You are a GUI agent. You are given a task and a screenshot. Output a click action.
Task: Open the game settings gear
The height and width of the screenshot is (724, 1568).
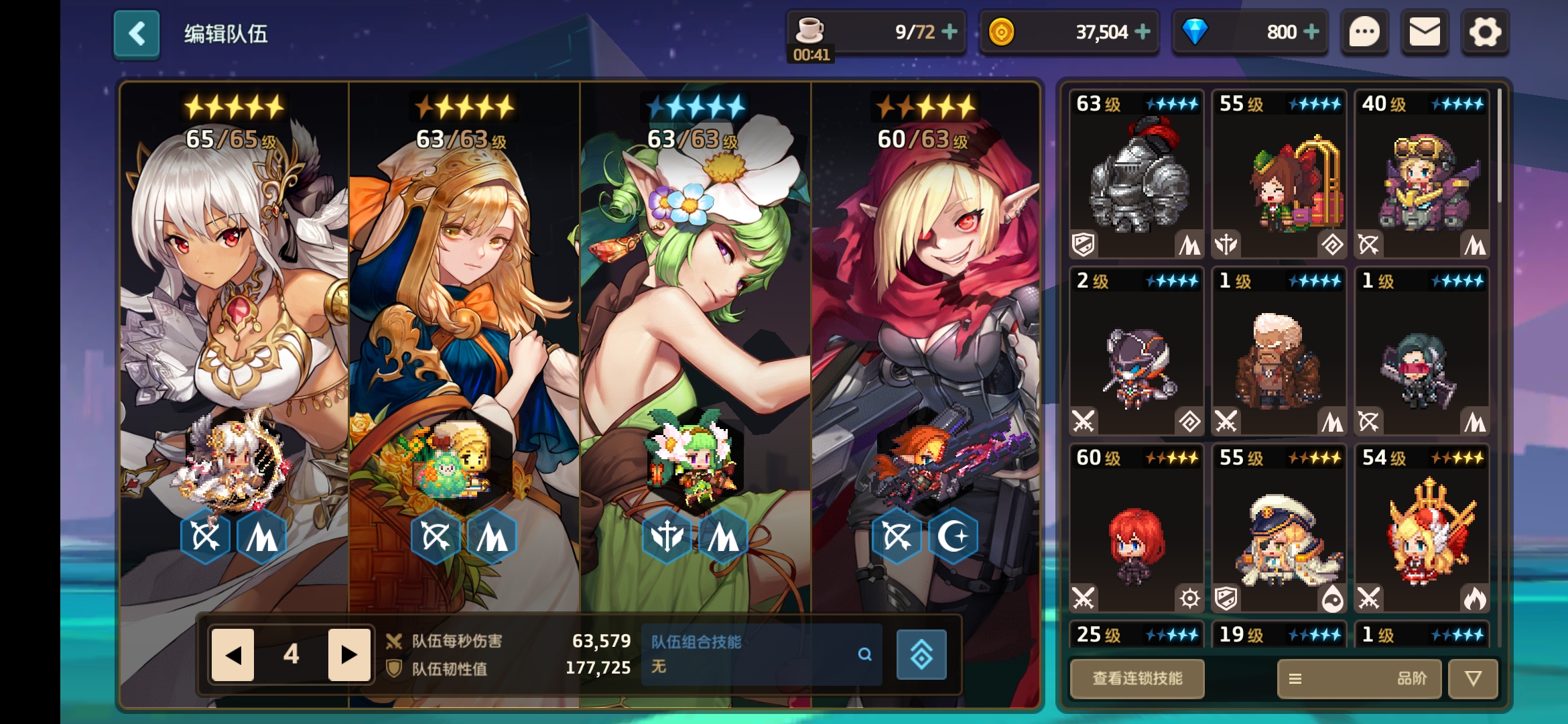pos(1485,32)
